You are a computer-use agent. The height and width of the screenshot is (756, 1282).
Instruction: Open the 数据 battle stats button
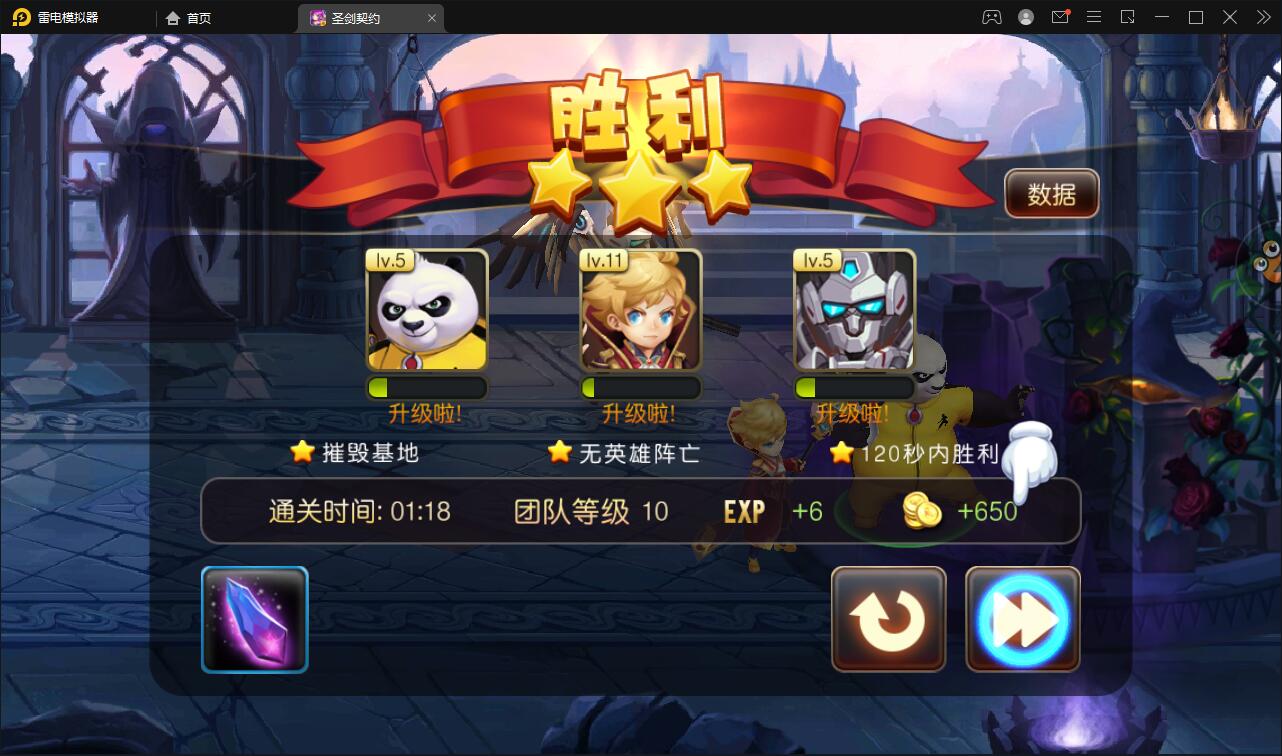1051,193
